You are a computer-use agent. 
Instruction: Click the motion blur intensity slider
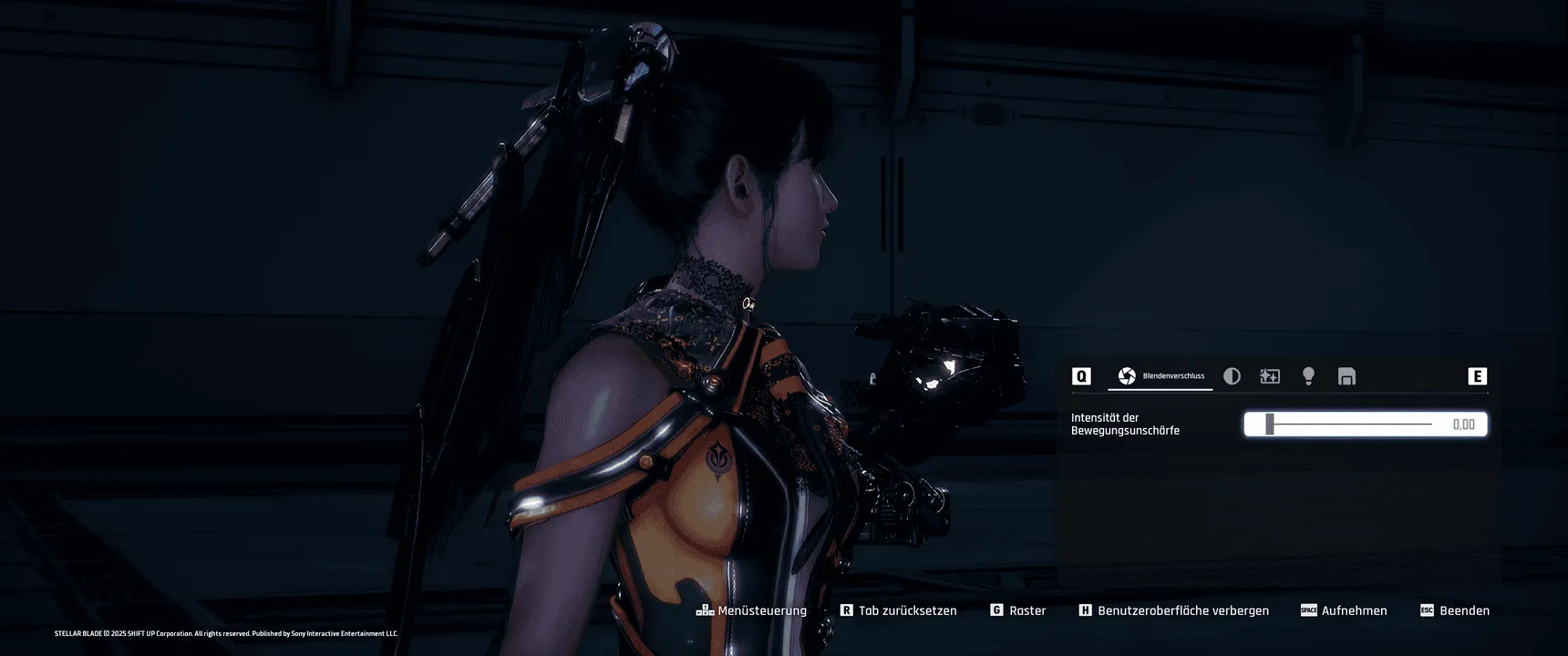[1349, 425]
